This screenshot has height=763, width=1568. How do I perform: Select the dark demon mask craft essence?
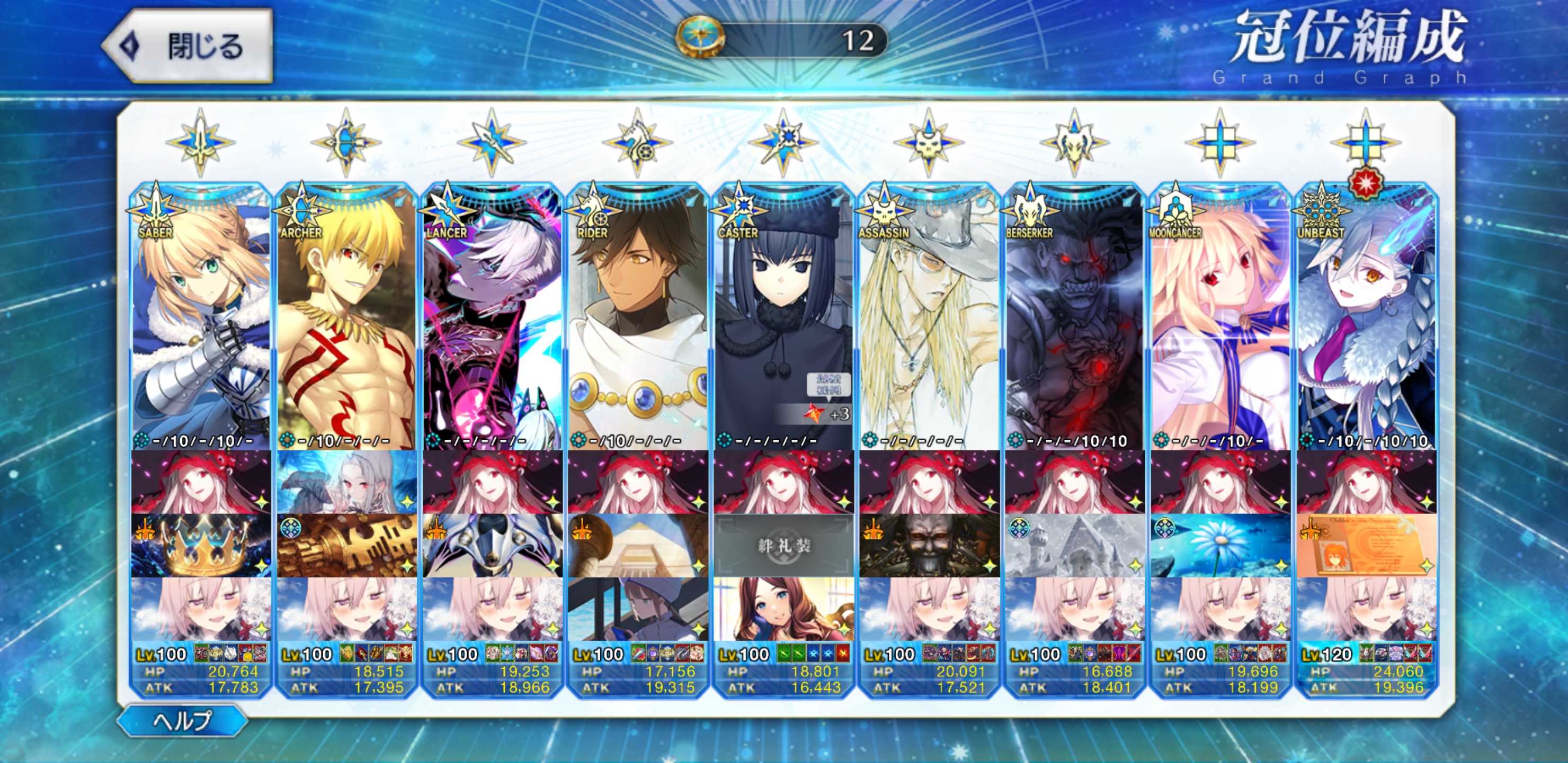(929, 546)
